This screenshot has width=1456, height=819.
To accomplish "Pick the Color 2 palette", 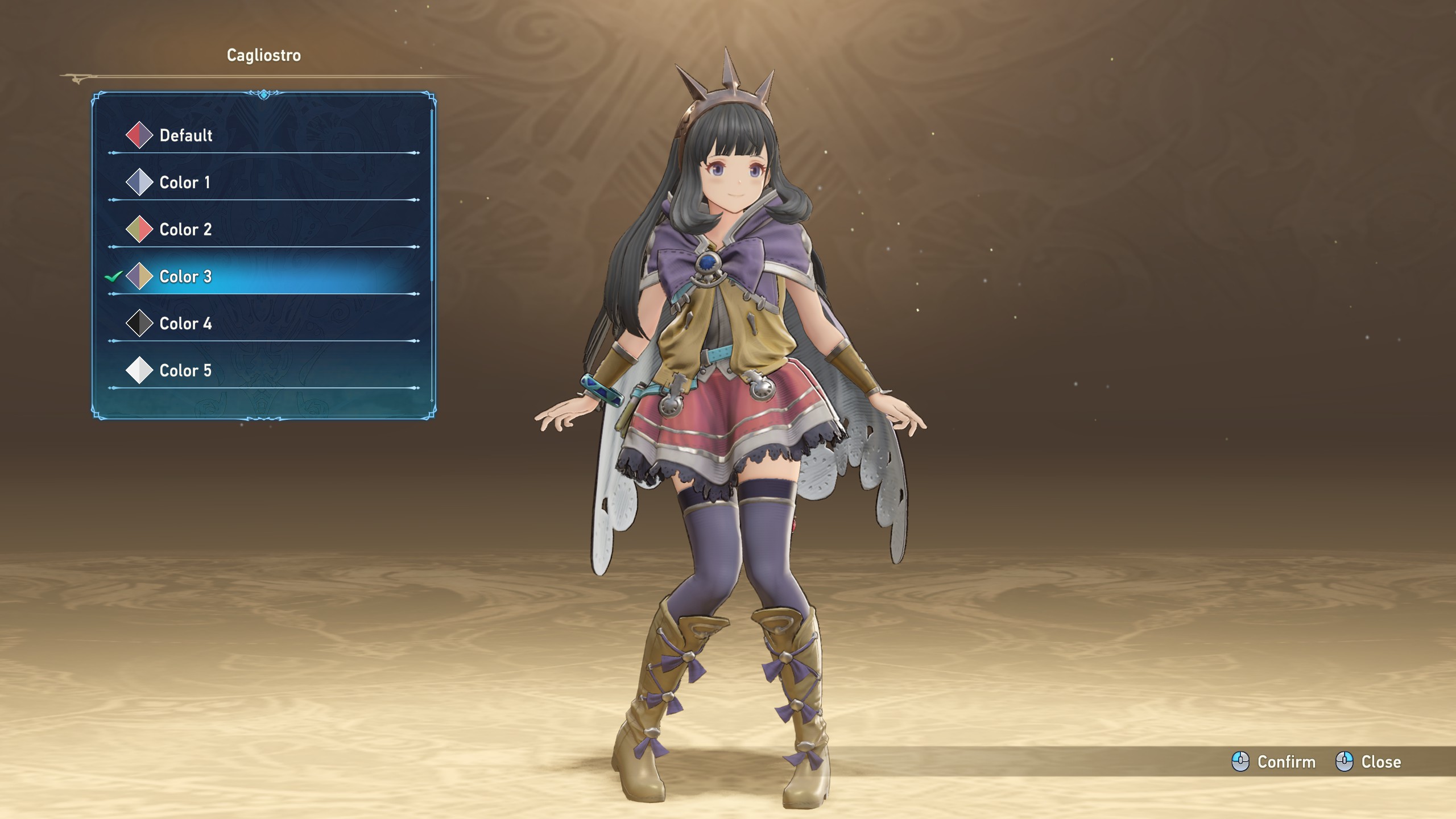I will [185, 230].
